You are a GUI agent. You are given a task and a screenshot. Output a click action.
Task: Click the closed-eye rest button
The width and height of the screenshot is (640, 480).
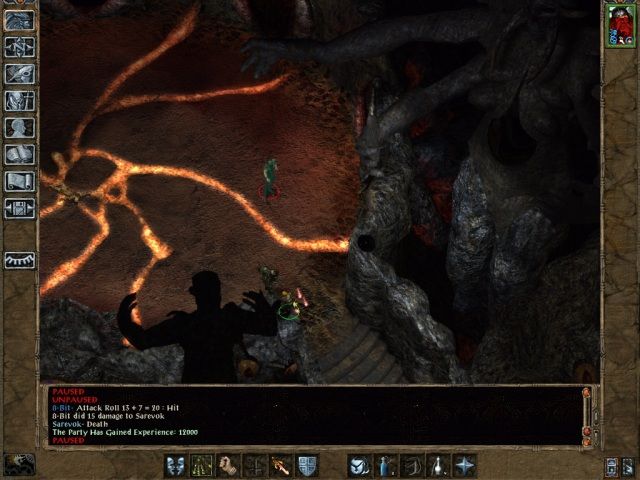click(x=20, y=258)
